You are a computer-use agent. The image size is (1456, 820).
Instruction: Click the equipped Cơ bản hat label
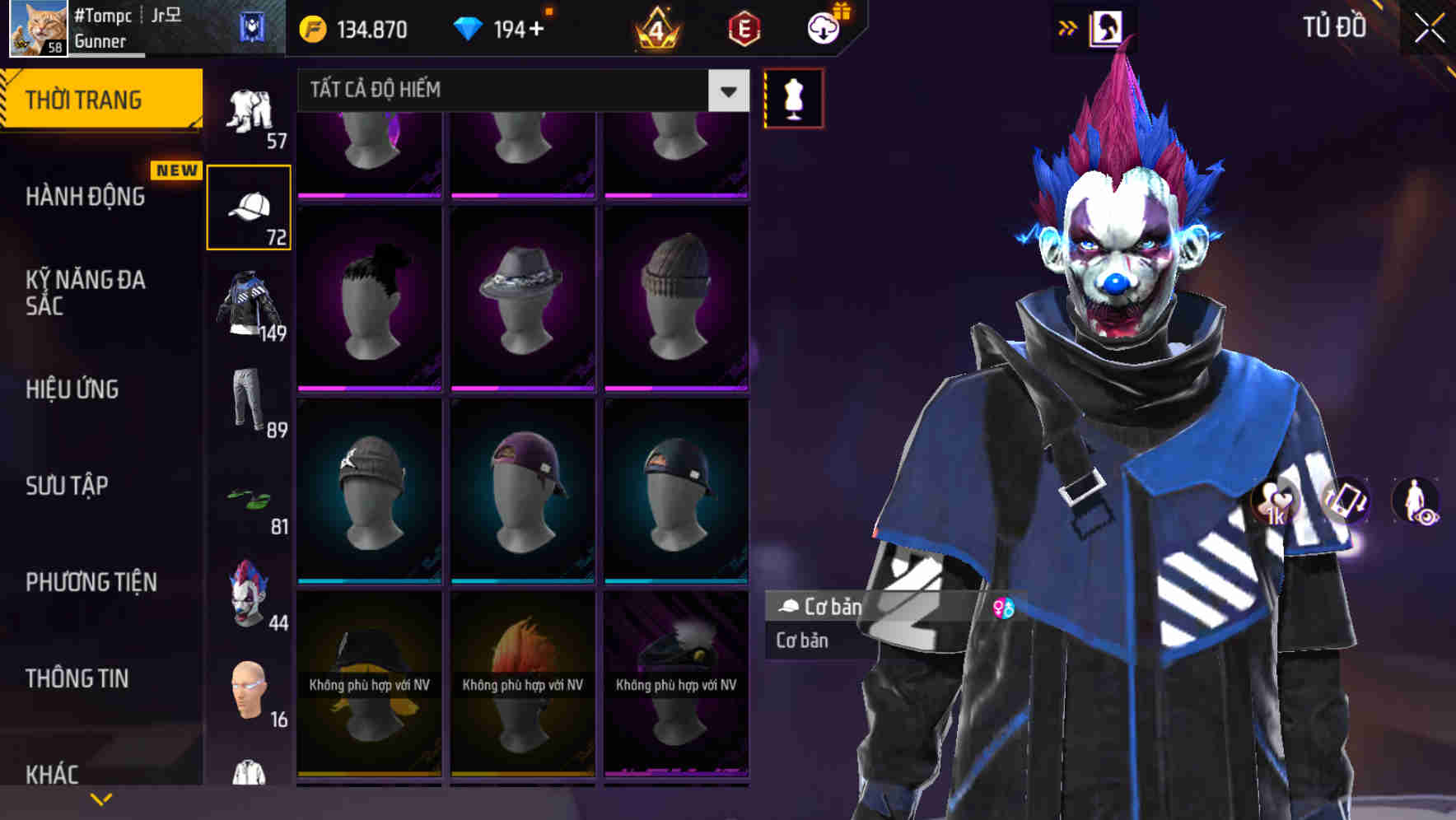pyautogui.click(x=824, y=607)
